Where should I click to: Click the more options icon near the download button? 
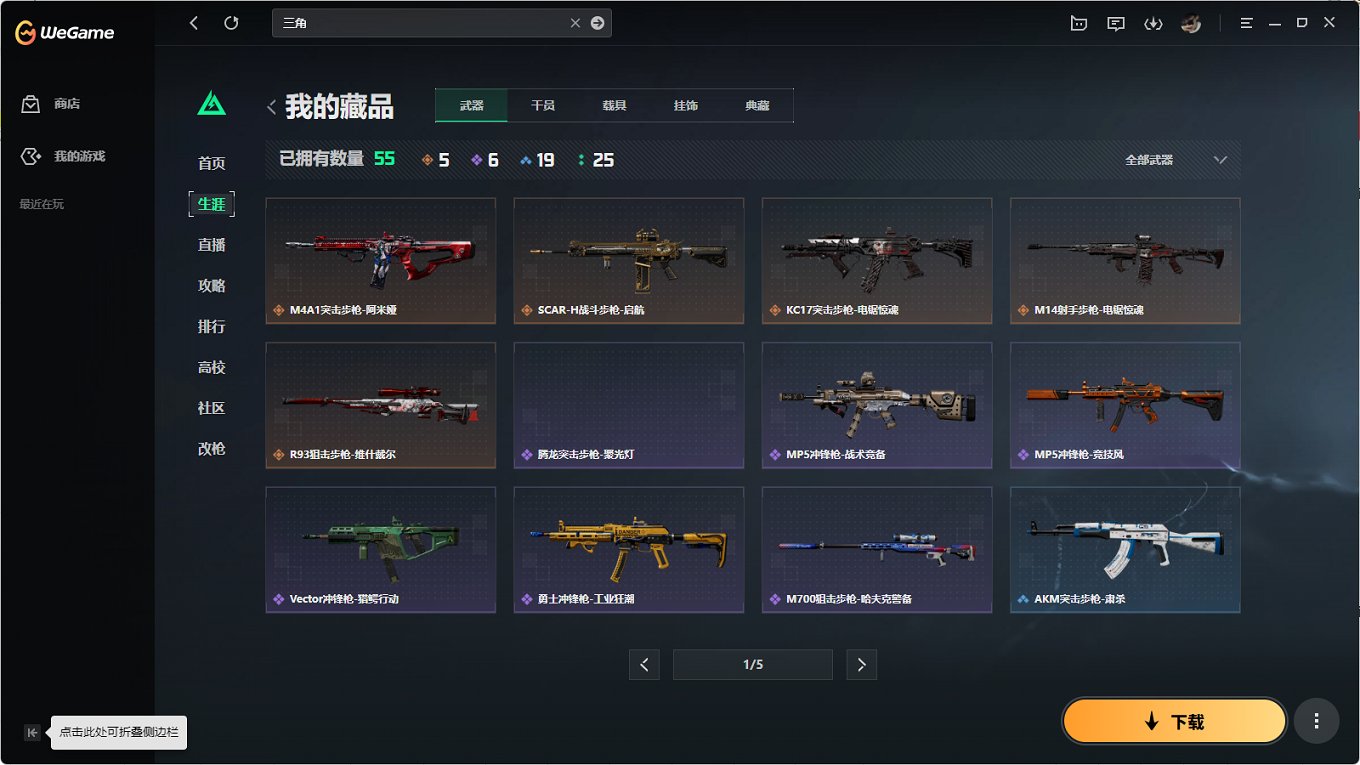click(1316, 720)
